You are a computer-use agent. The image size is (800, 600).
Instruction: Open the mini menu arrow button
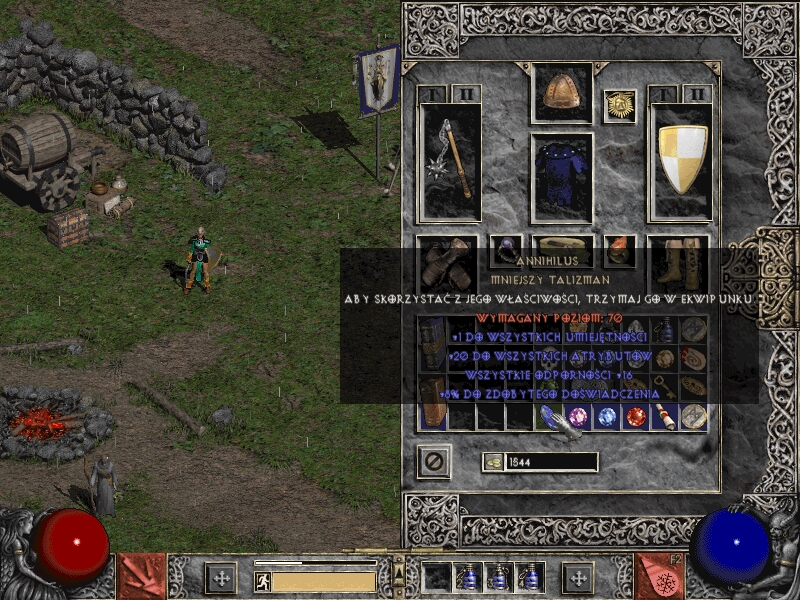(399, 568)
